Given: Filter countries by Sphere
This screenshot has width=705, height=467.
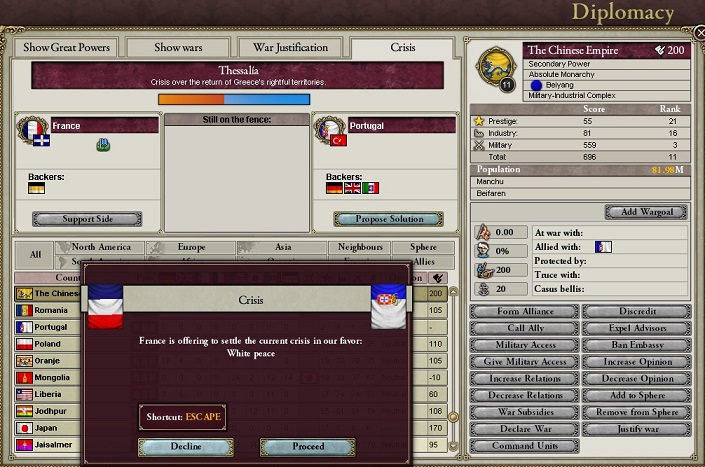Looking at the screenshot, I should coord(415,247).
